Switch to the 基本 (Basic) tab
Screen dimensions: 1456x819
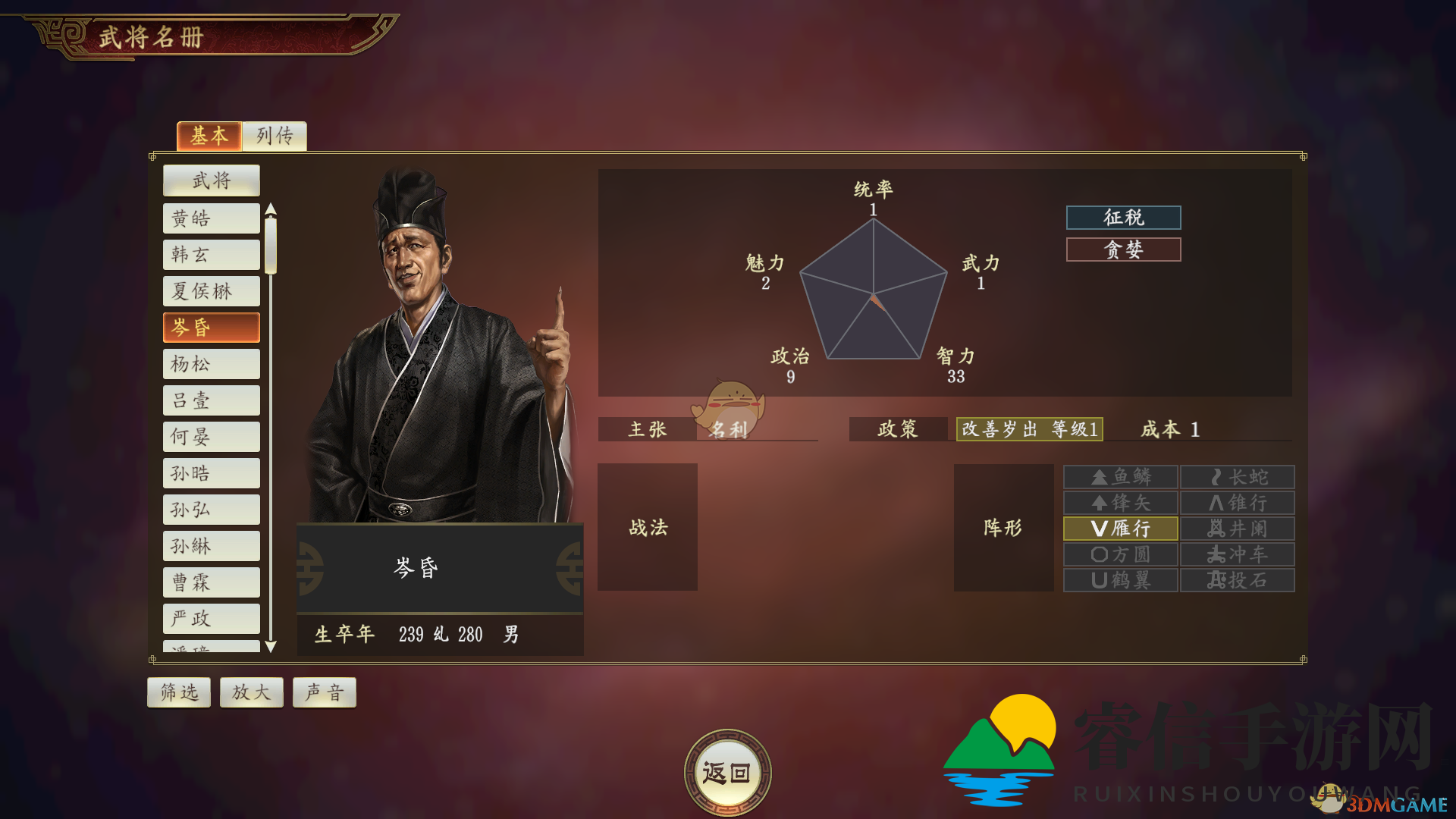coord(209,136)
